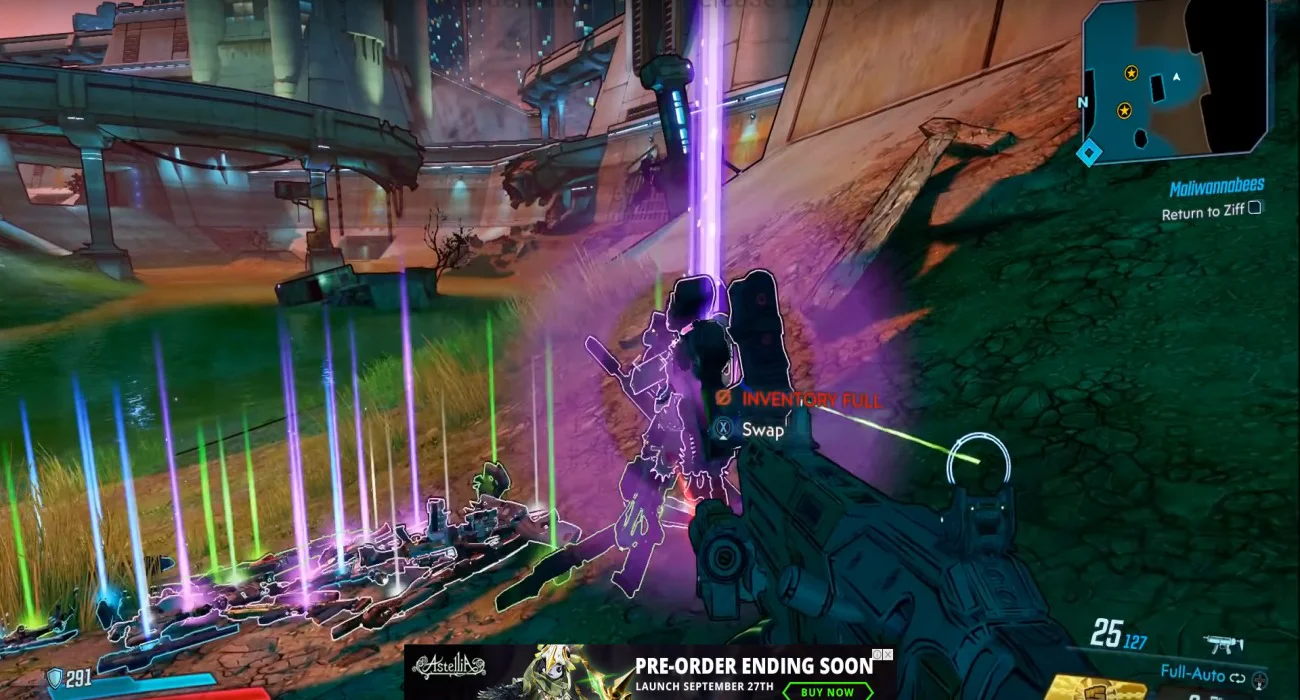The height and width of the screenshot is (700, 1300).
Task: Toggle the Full-Auto fire mode indicator
Action: click(x=1202, y=674)
